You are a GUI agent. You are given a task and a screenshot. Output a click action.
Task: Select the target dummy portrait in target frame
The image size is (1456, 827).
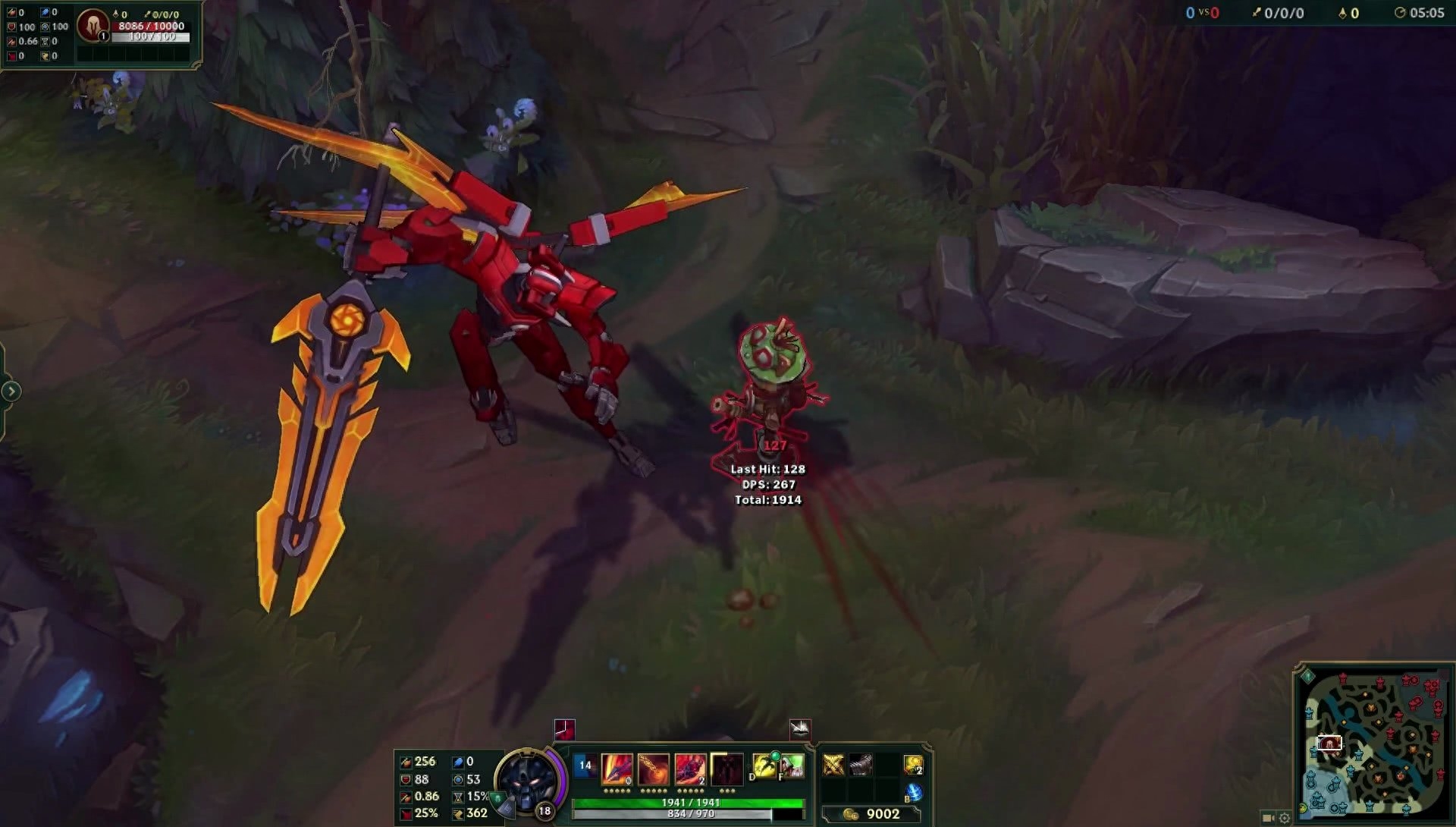tap(93, 26)
